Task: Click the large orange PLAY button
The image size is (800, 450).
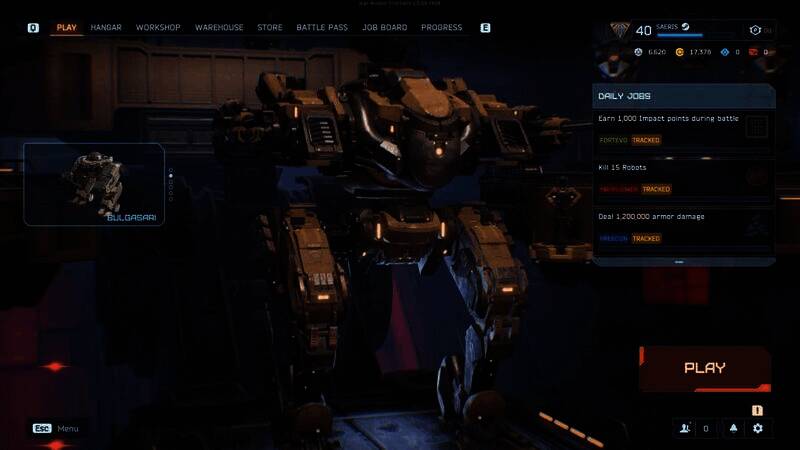Action: tap(705, 368)
